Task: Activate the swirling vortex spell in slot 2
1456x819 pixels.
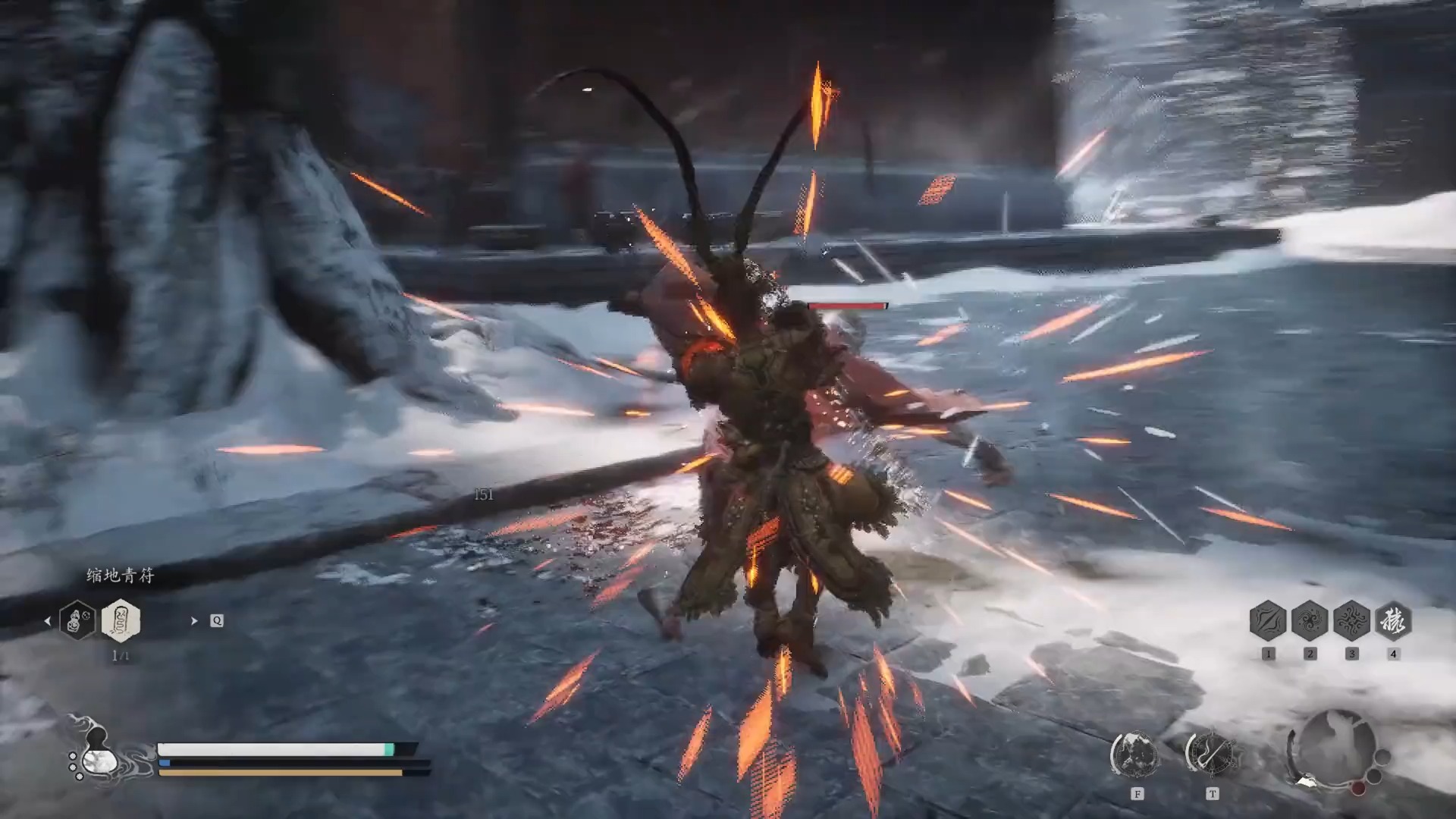Action: [1310, 621]
